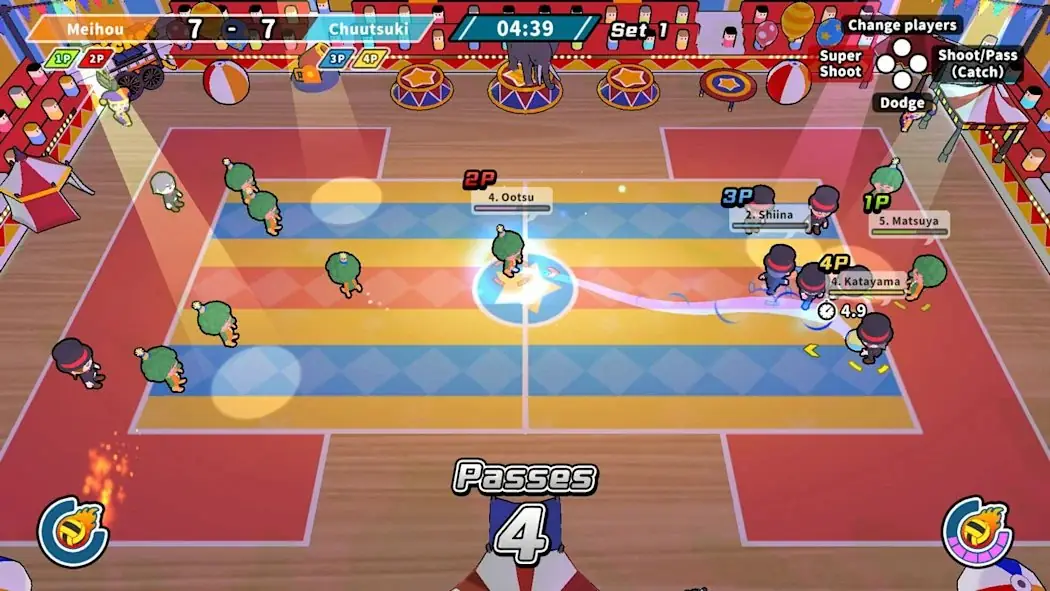Select the pink-segmented flaming ball super gauge
1050x591 pixels.
click(977, 530)
